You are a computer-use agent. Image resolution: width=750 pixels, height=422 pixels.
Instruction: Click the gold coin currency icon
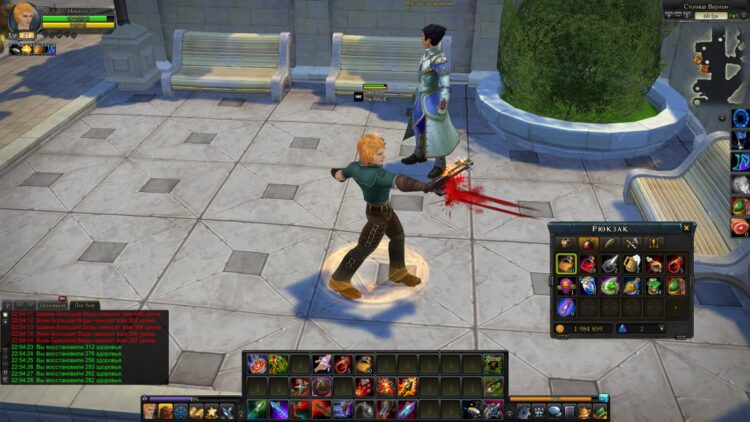click(560, 328)
